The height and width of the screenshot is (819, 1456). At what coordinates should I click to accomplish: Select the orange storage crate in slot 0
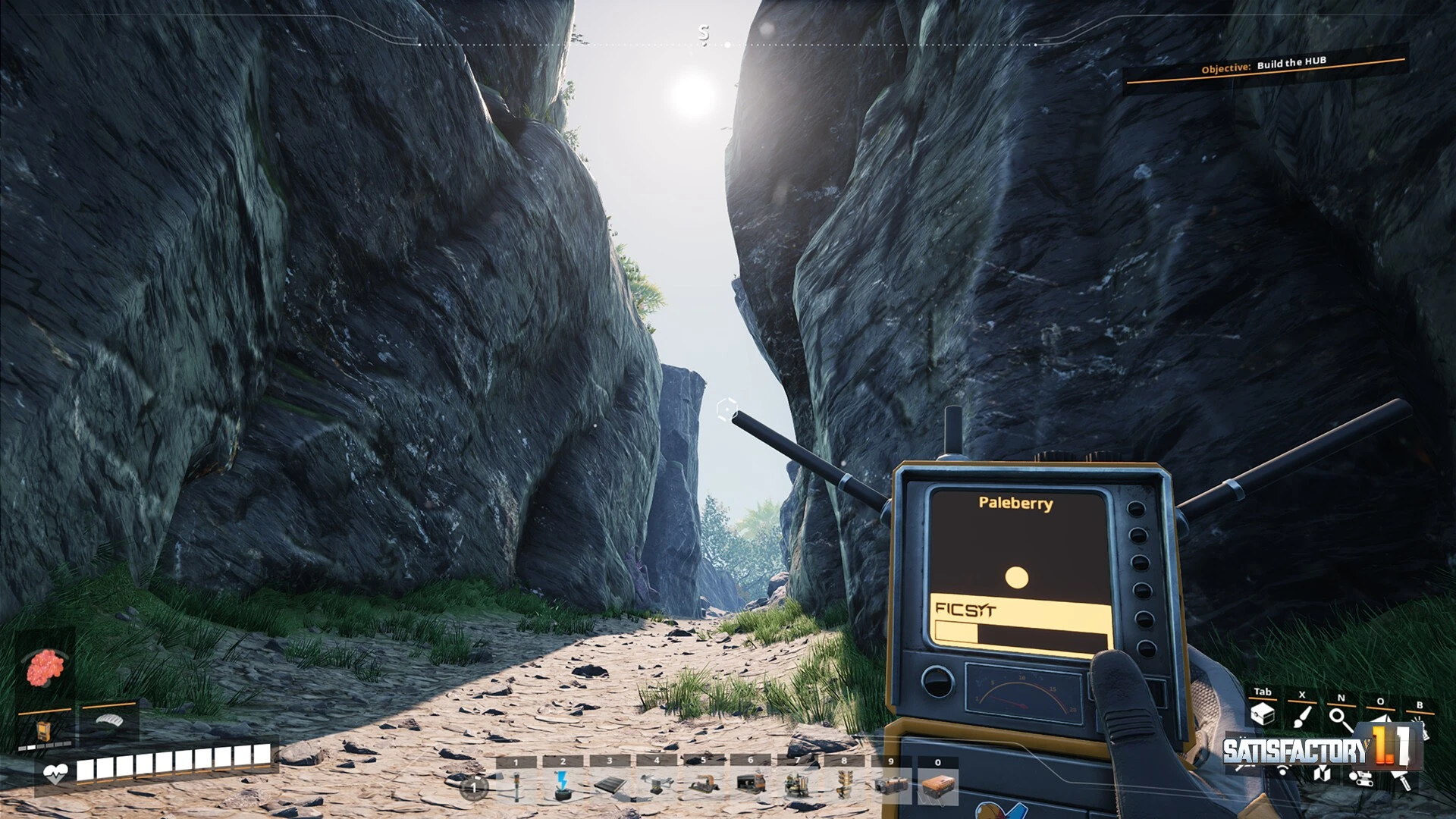(938, 786)
